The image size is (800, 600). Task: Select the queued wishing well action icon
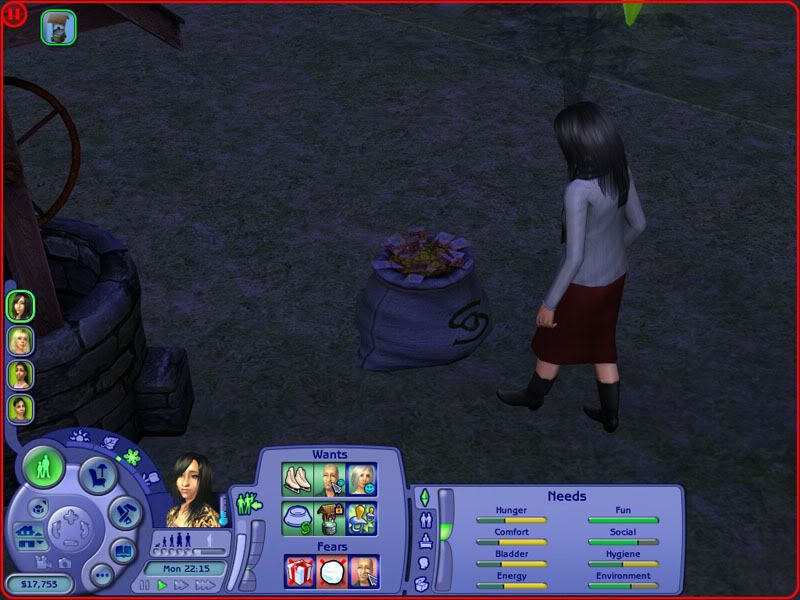[x=58, y=28]
